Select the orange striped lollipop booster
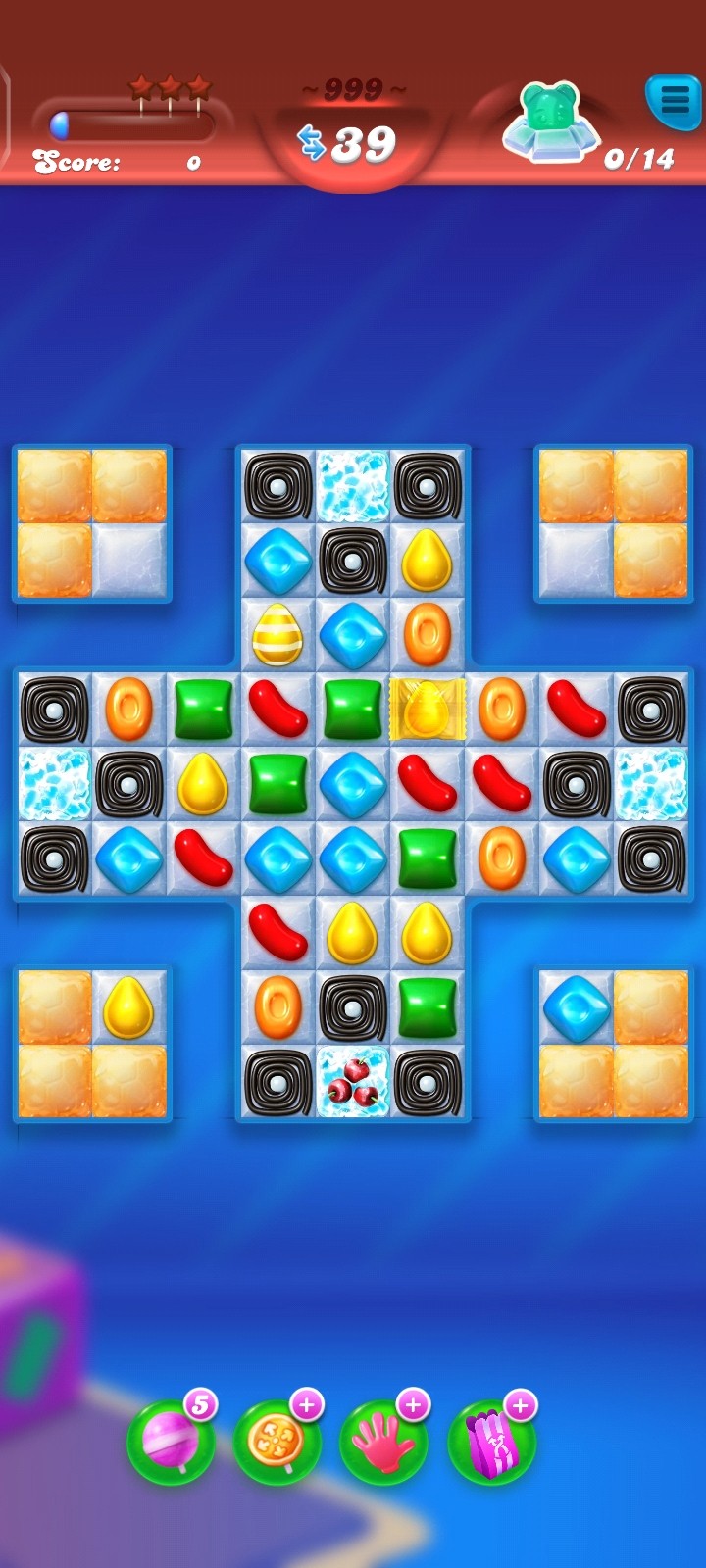 [277, 1441]
